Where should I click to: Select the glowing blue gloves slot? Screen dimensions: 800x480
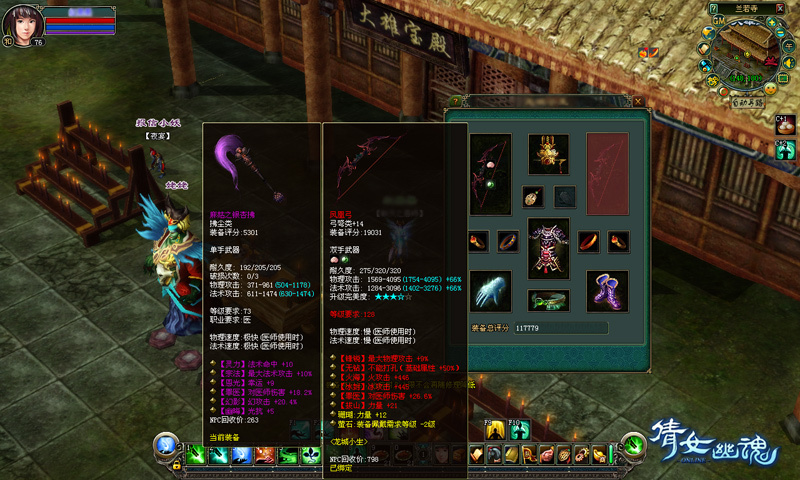490,290
